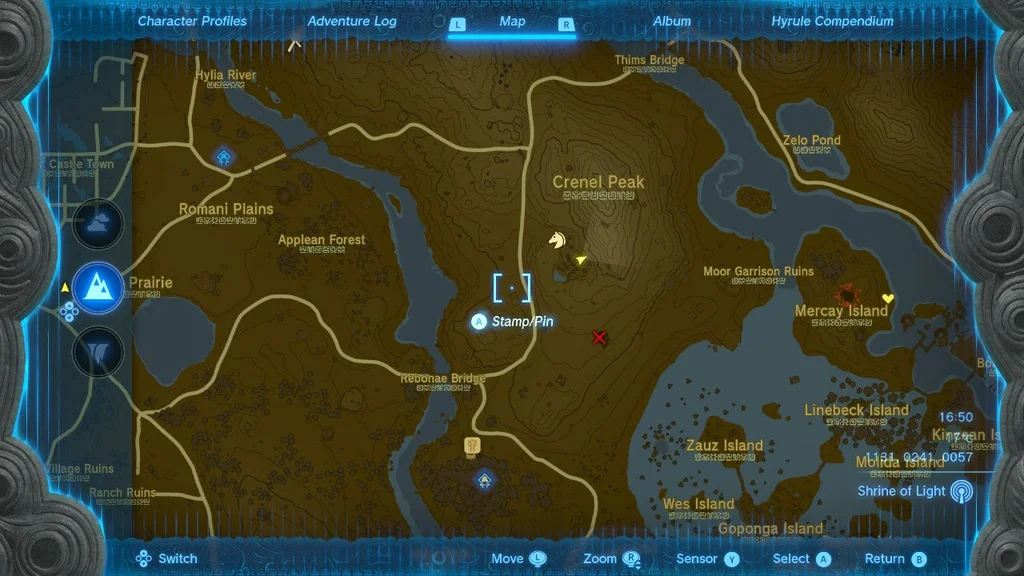Select the shrine marker below Rebonae Bridge

(x=484, y=481)
